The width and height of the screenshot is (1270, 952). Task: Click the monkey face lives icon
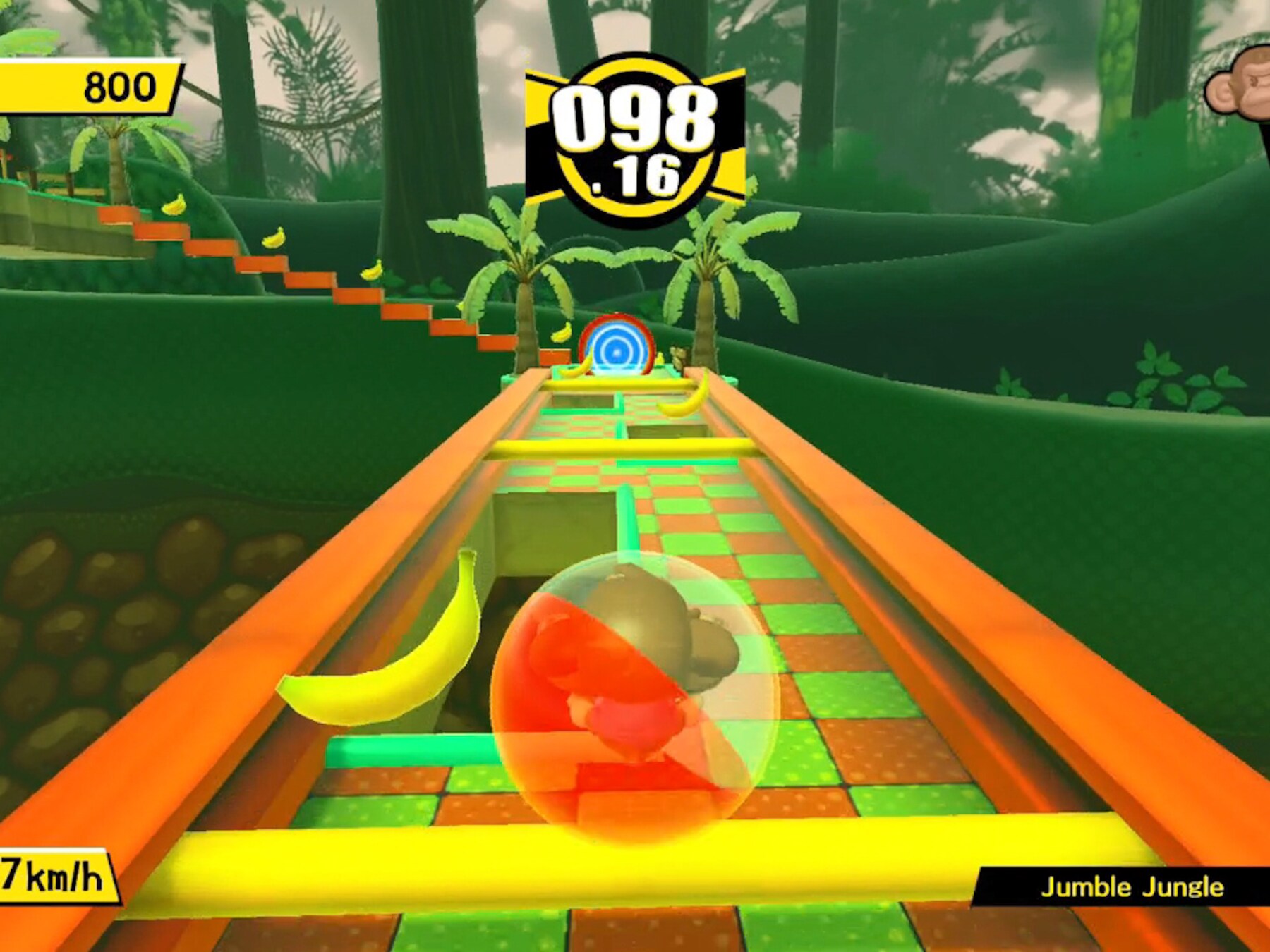pos(1240,85)
